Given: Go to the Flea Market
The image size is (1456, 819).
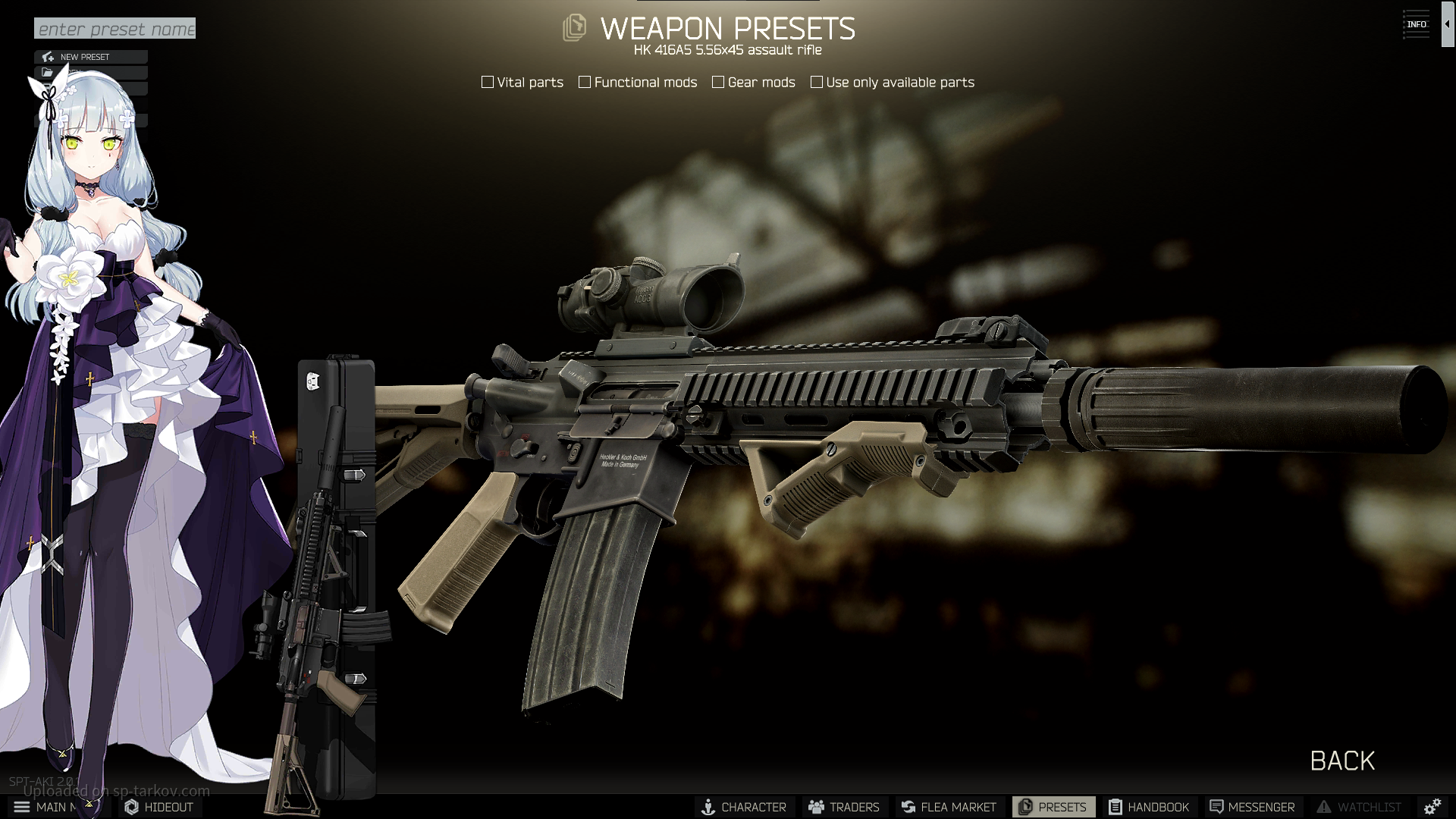Looking at the screenshot, I should [949, 807].
